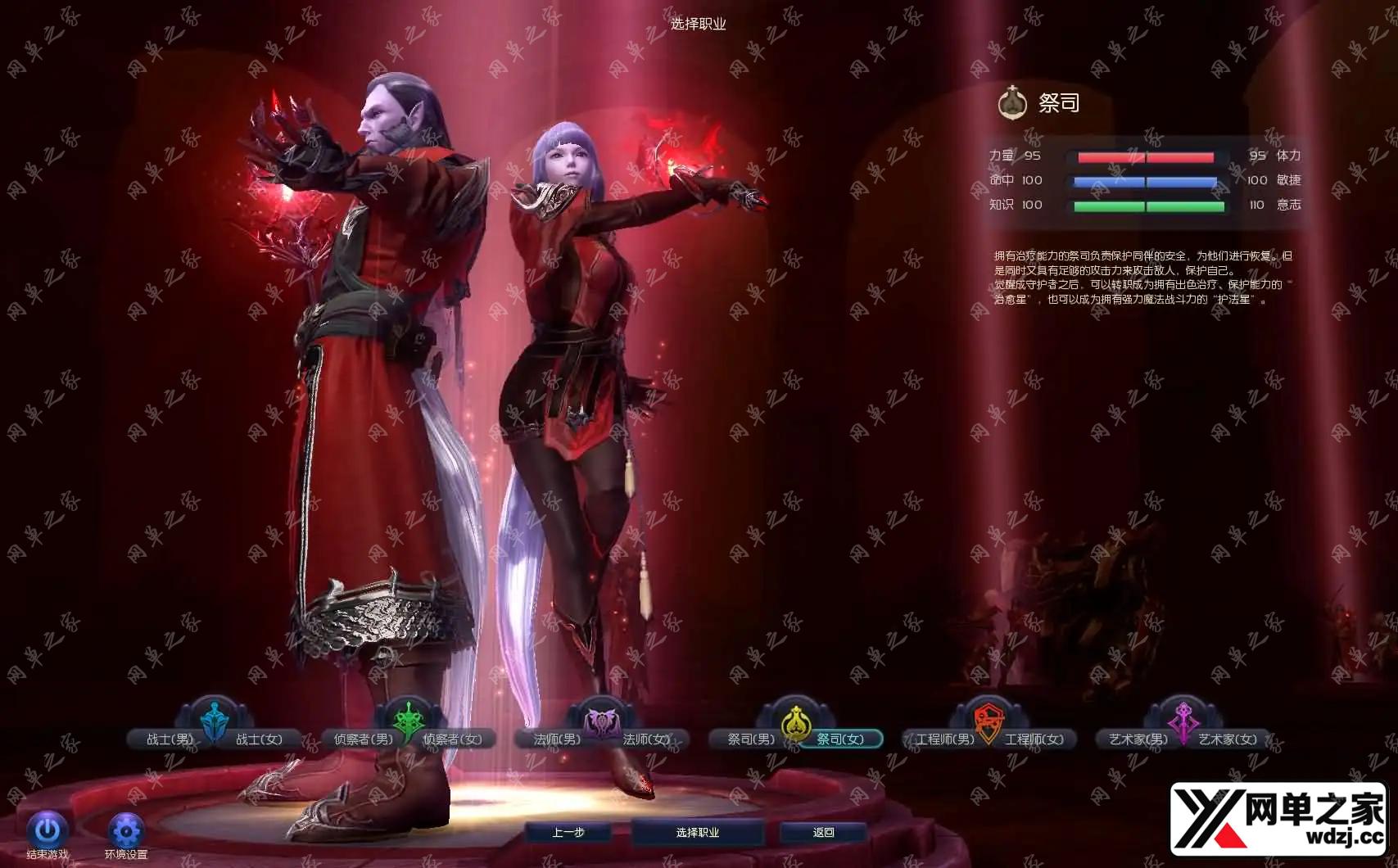Select the 祭司(女) female priest class
The width and height of the screenshot is (1398, 868).
[x=840, y=739]
